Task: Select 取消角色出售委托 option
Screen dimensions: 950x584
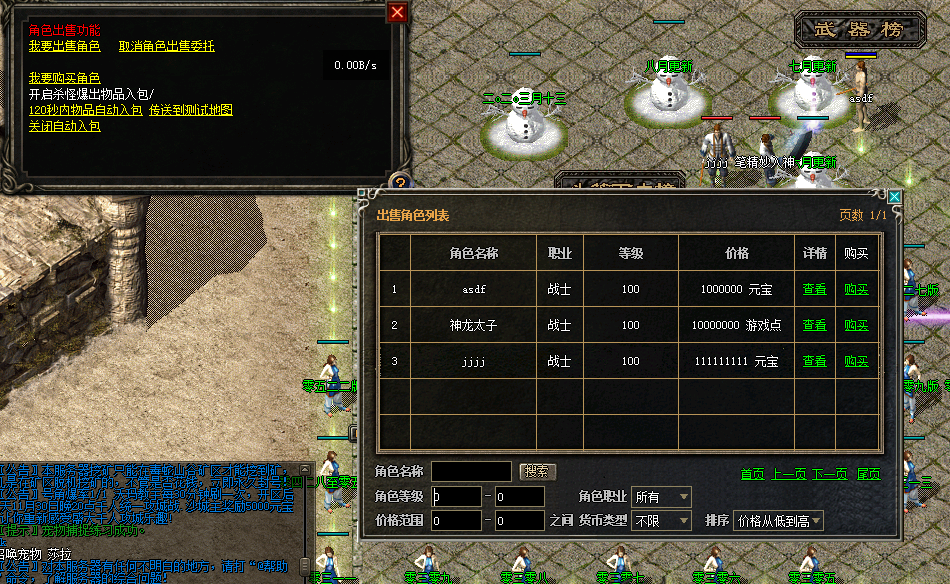Action: (x=166, y=46)
